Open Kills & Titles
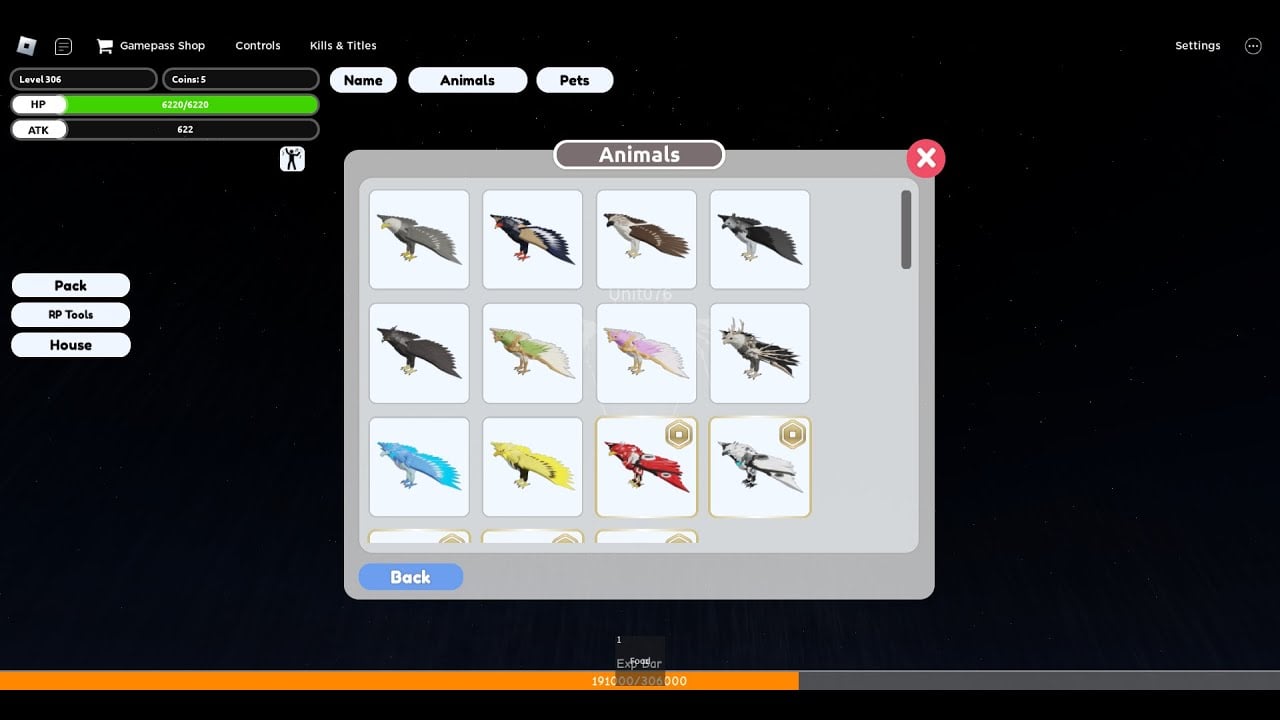Viewport: 1280px width, 720px height. (x=343, y=45)
